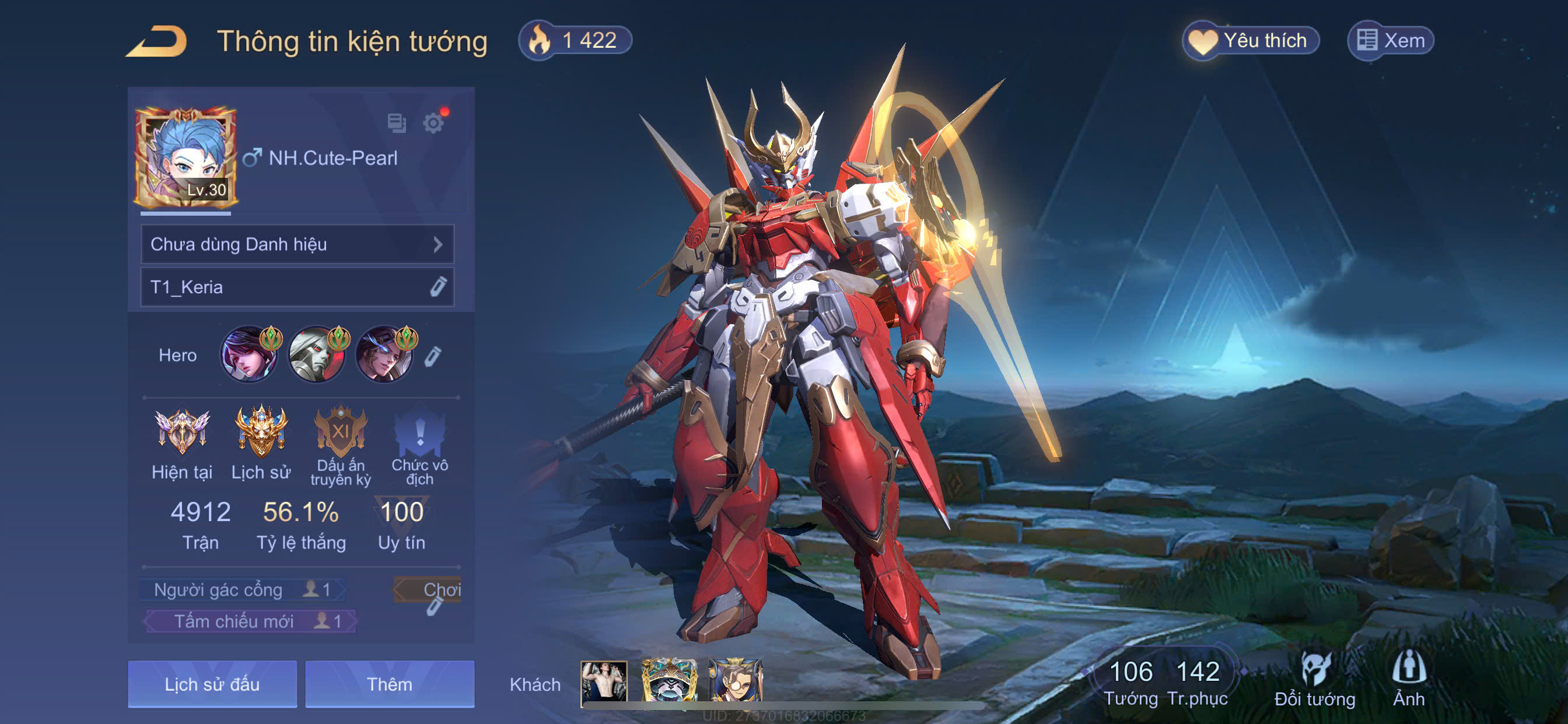This screenshot has width=1568, height=724.
Task: Click the Thêm button
Action: [390, 684]
